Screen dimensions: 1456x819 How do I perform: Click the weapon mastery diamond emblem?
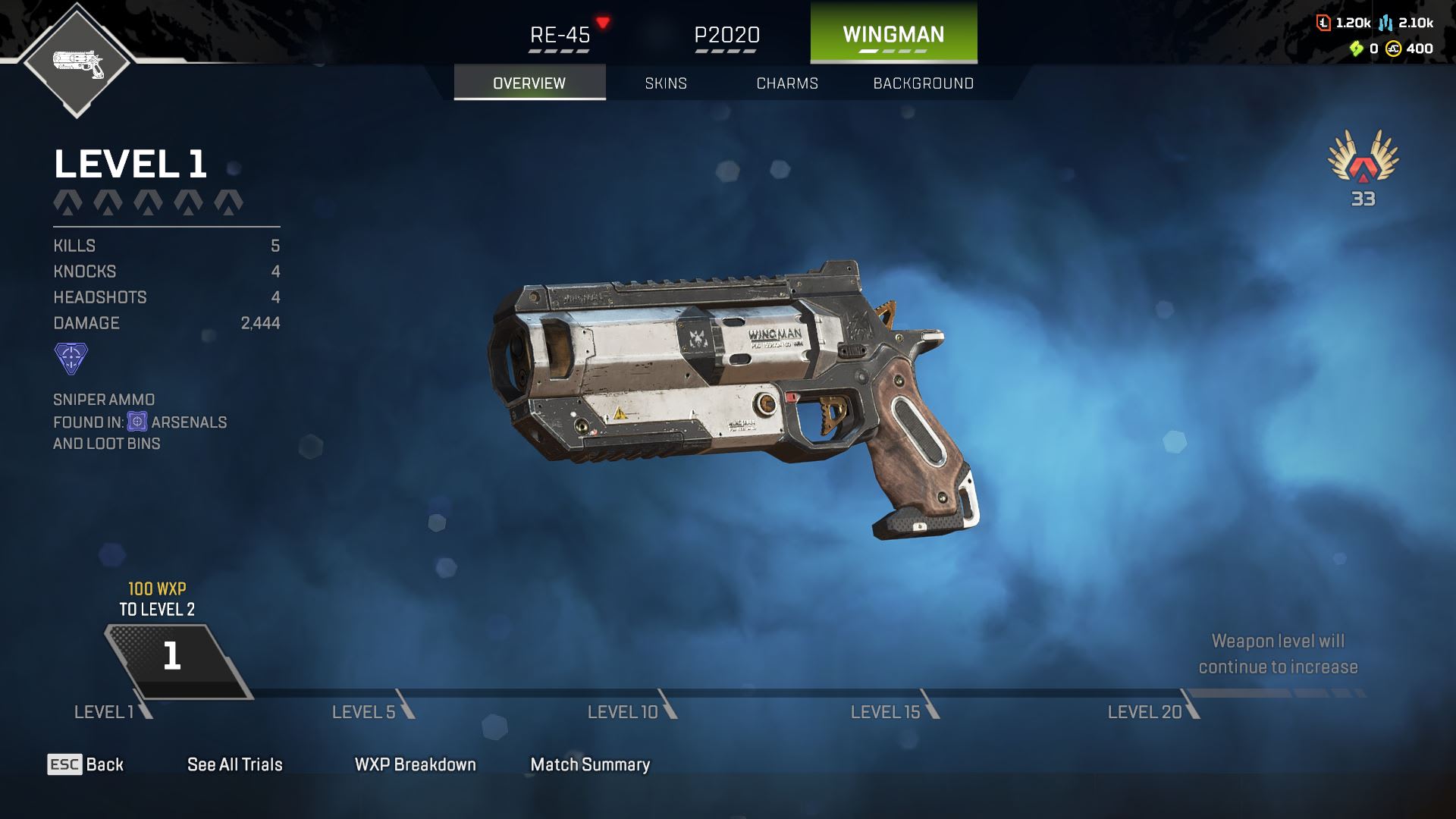(77, 62)
